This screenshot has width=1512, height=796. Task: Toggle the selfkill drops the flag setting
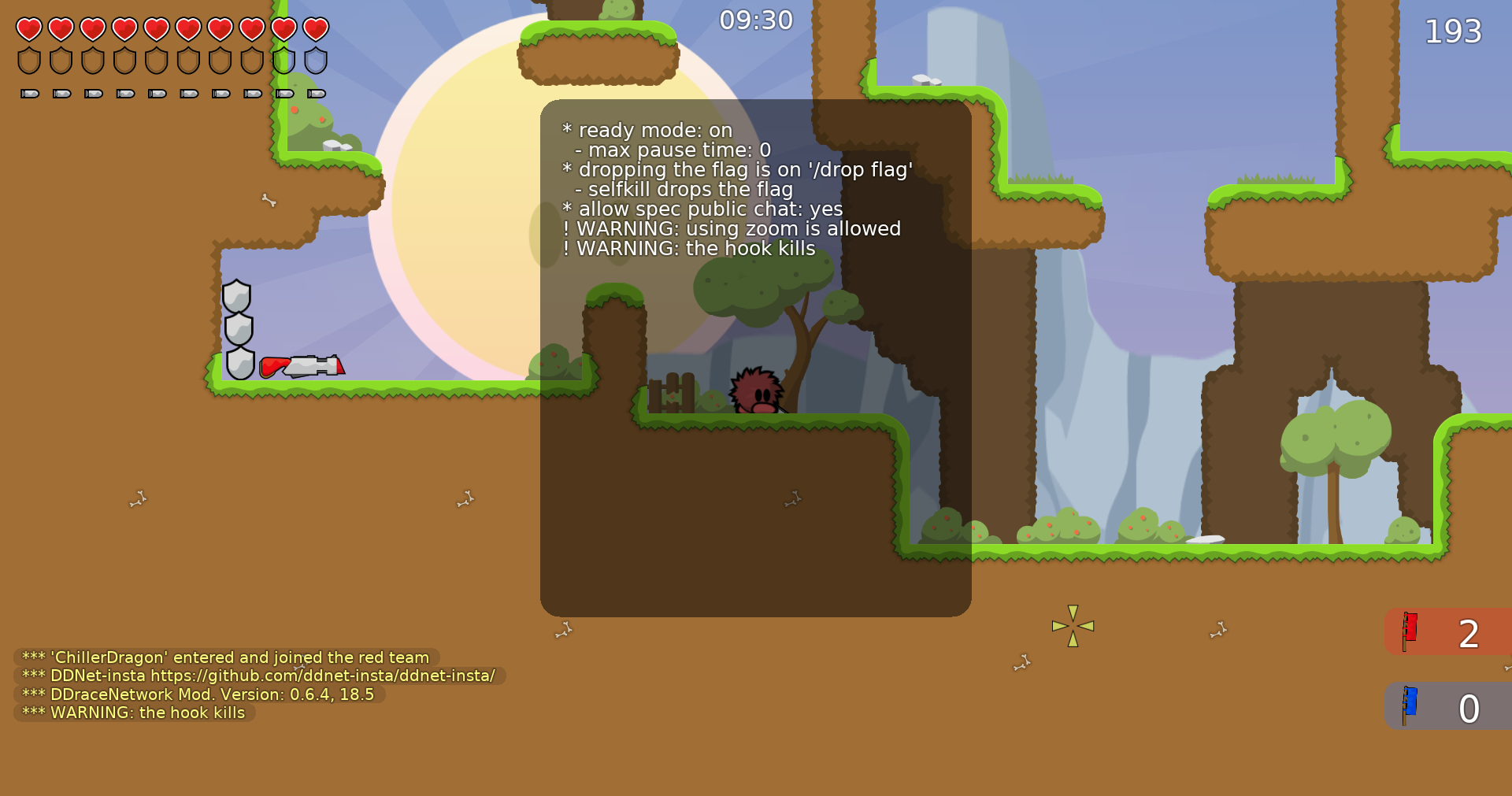point(685,189)
